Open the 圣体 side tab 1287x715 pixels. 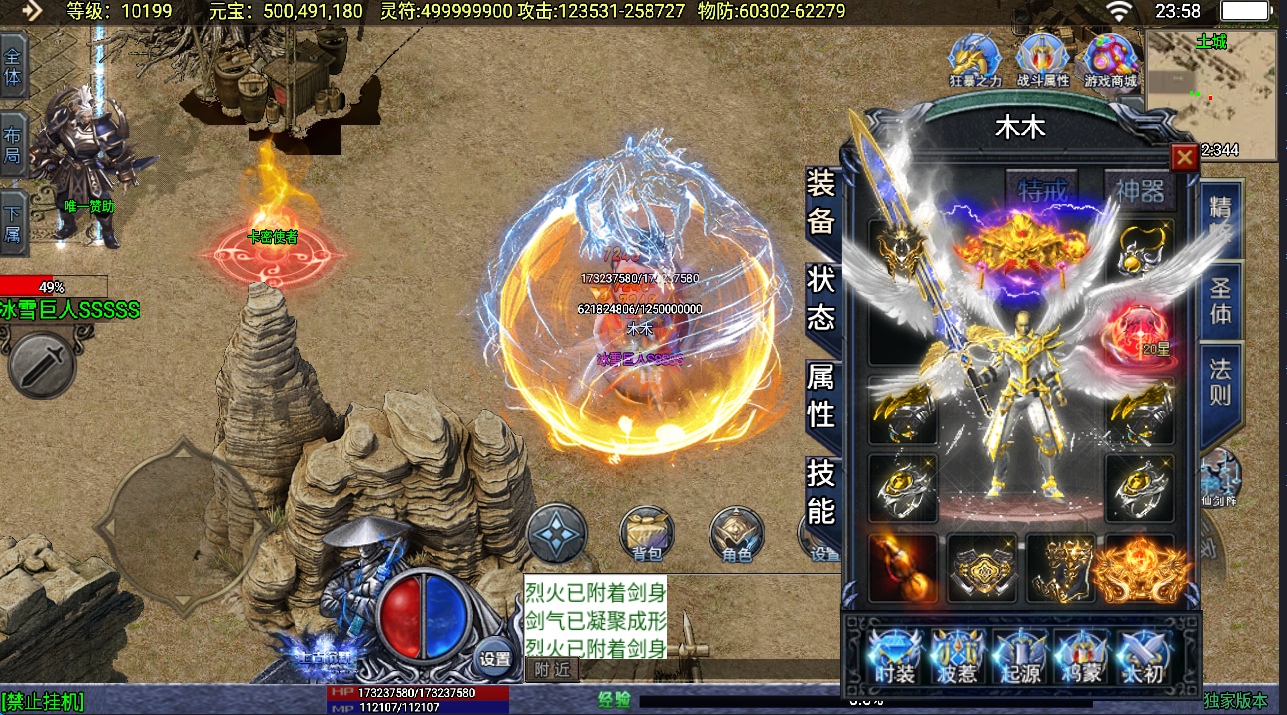tap(1221, 298)
